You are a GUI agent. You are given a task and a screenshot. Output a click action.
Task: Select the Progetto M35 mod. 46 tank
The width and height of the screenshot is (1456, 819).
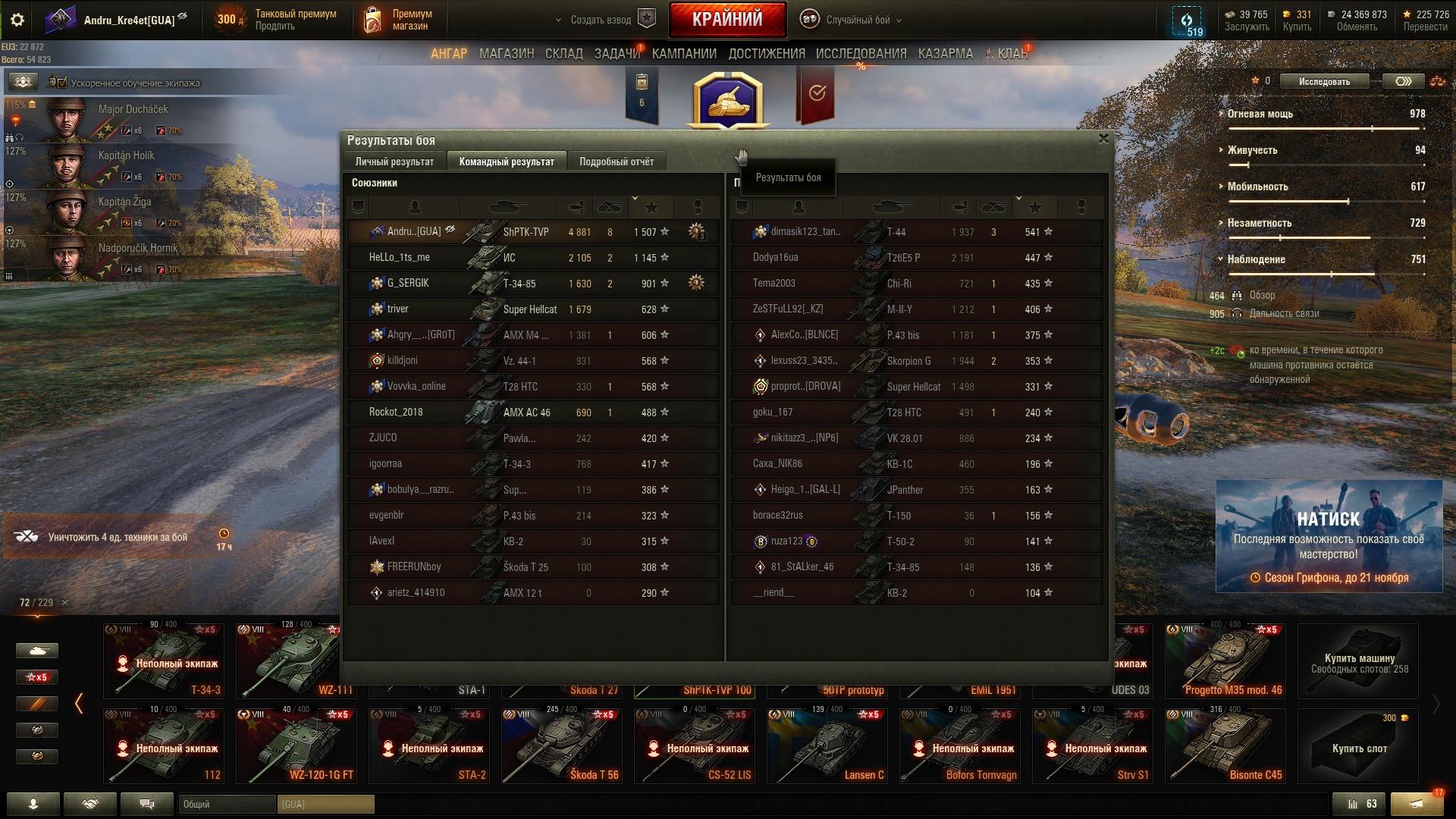click(x=1225, y=661)
